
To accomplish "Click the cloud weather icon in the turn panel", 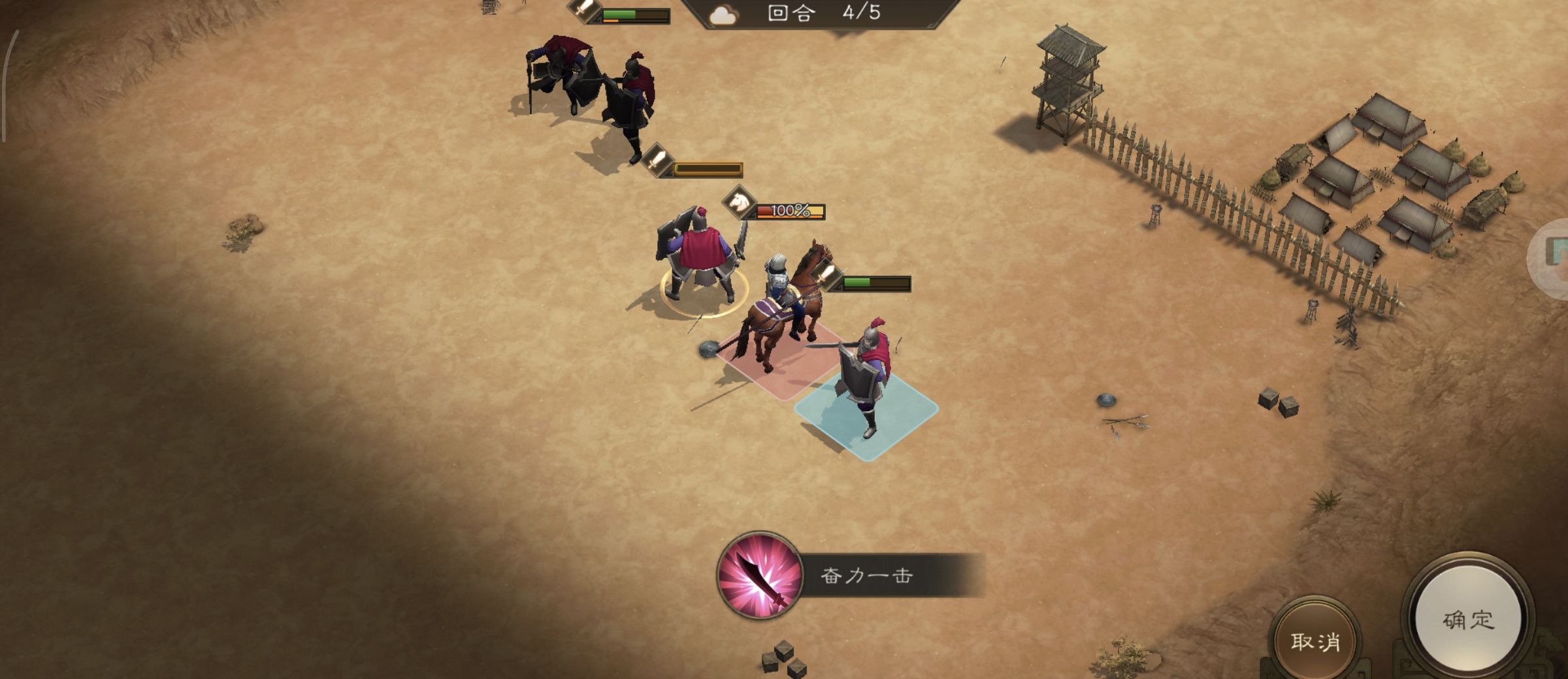I will click(722, 14).
